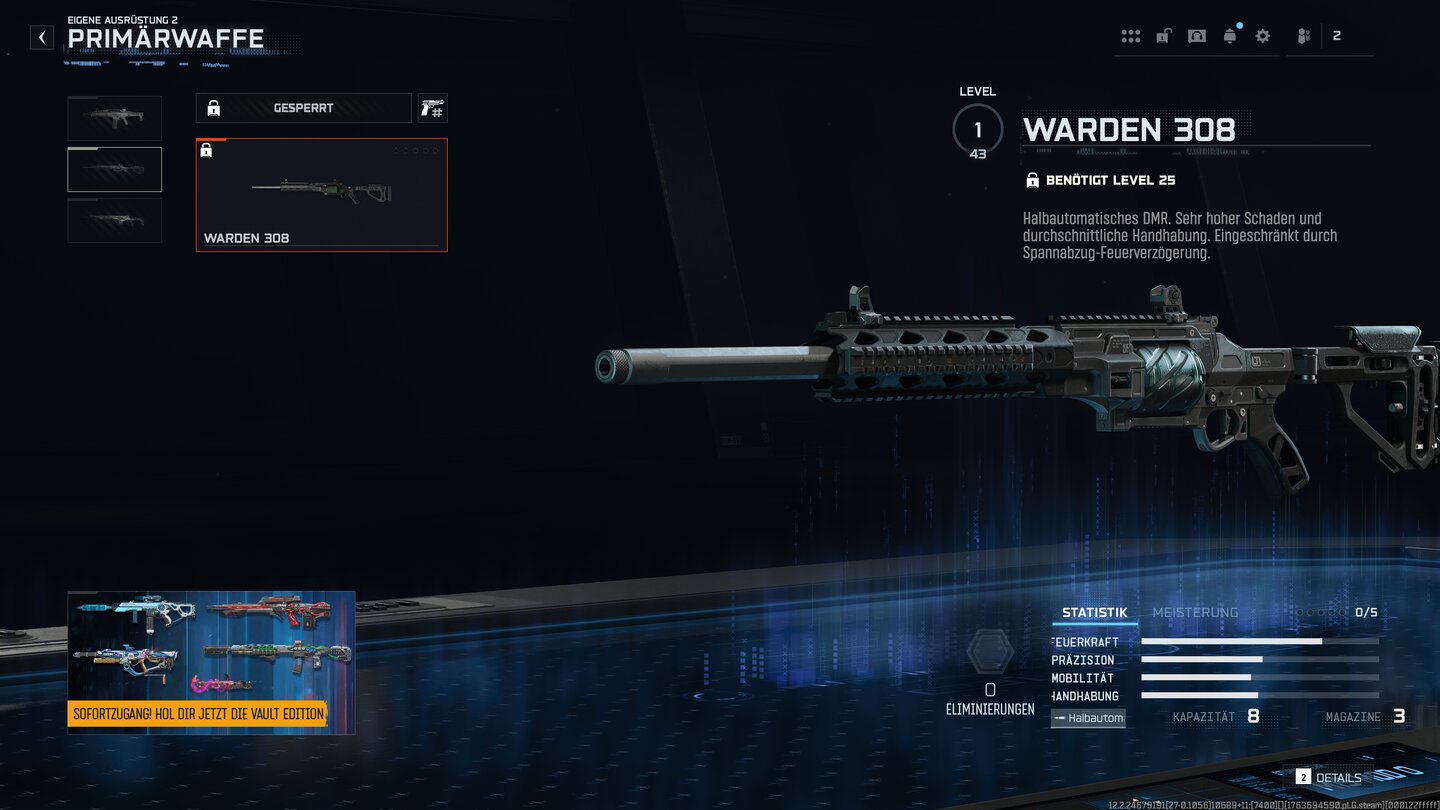Image resolution: width=1440 pixels, height=810 pixels.
Task: Select the bottom weapon category thumbnail
Action: (x=114, y=220)
